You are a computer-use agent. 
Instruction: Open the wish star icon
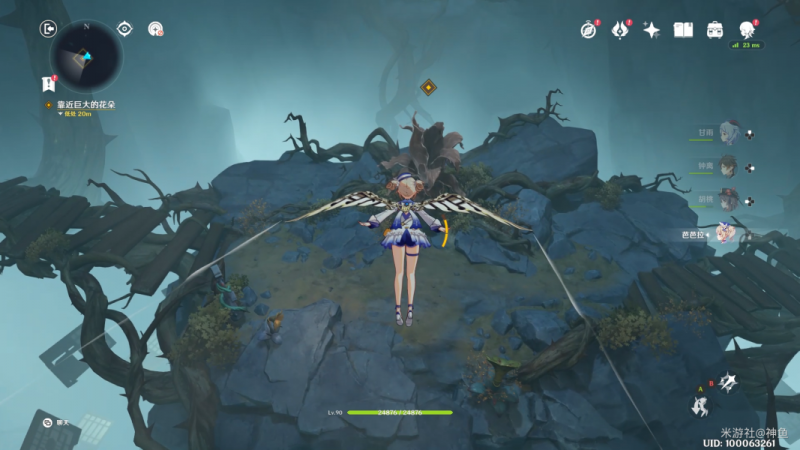pyautogui.click(x=651, y=30)
